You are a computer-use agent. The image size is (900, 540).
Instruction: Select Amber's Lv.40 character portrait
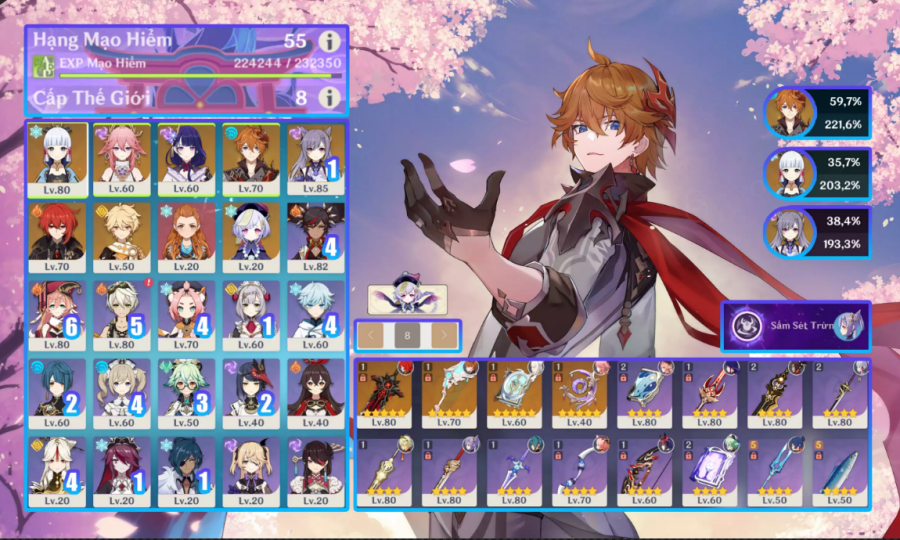tap(315, 394)
